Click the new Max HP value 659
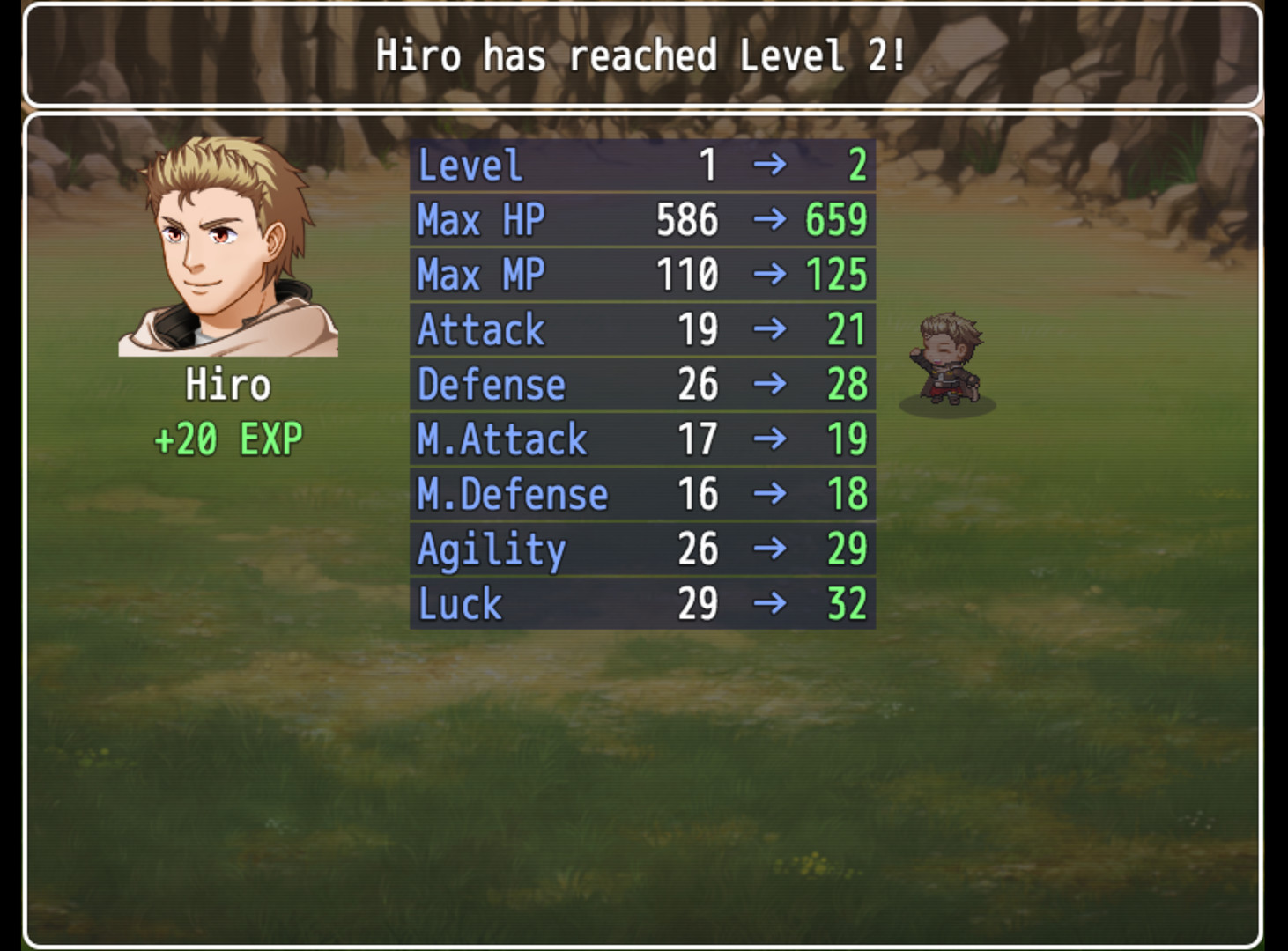 click(x=835, y=219)
